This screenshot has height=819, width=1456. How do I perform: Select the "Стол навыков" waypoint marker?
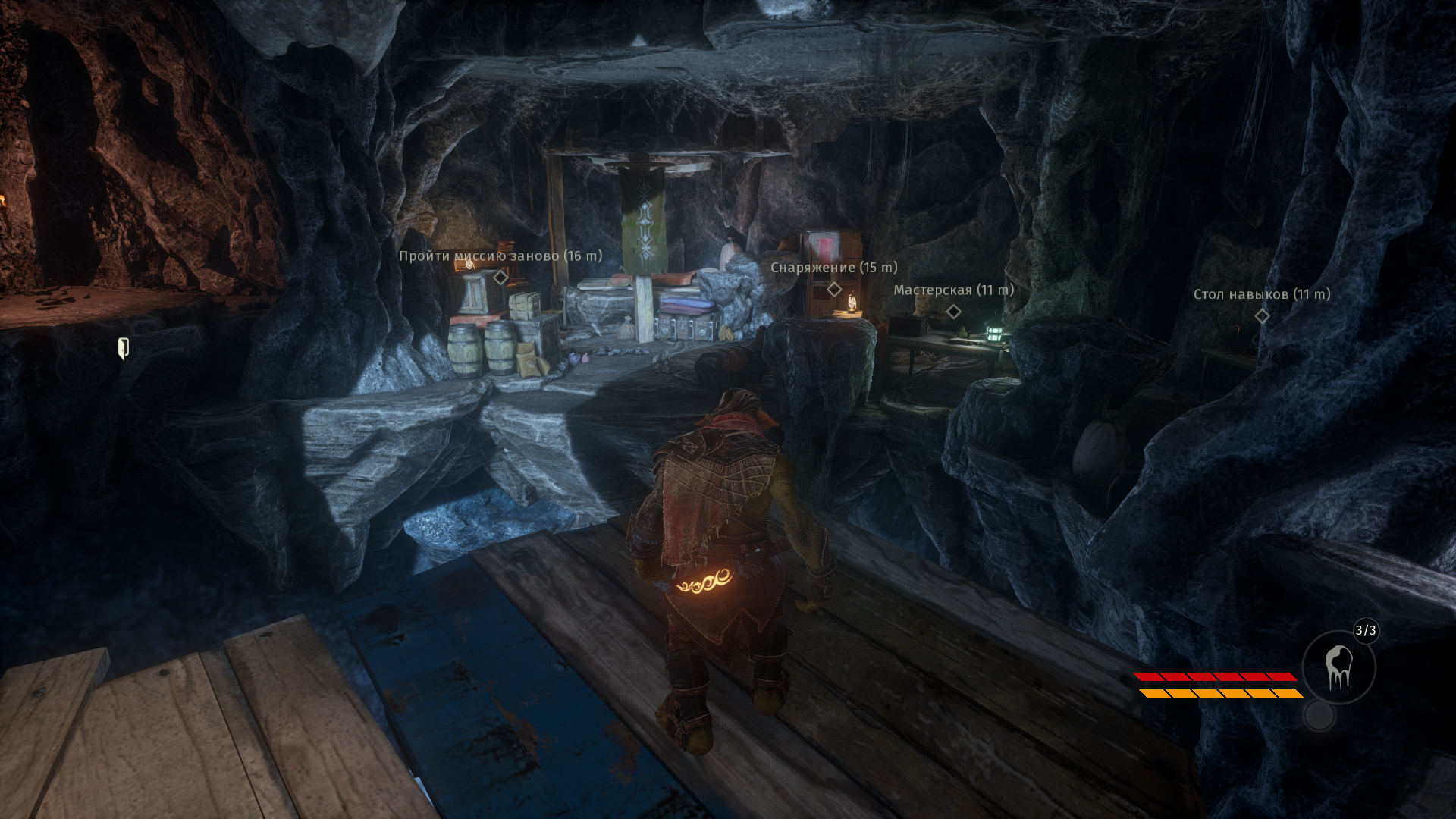click(1262, 315)
